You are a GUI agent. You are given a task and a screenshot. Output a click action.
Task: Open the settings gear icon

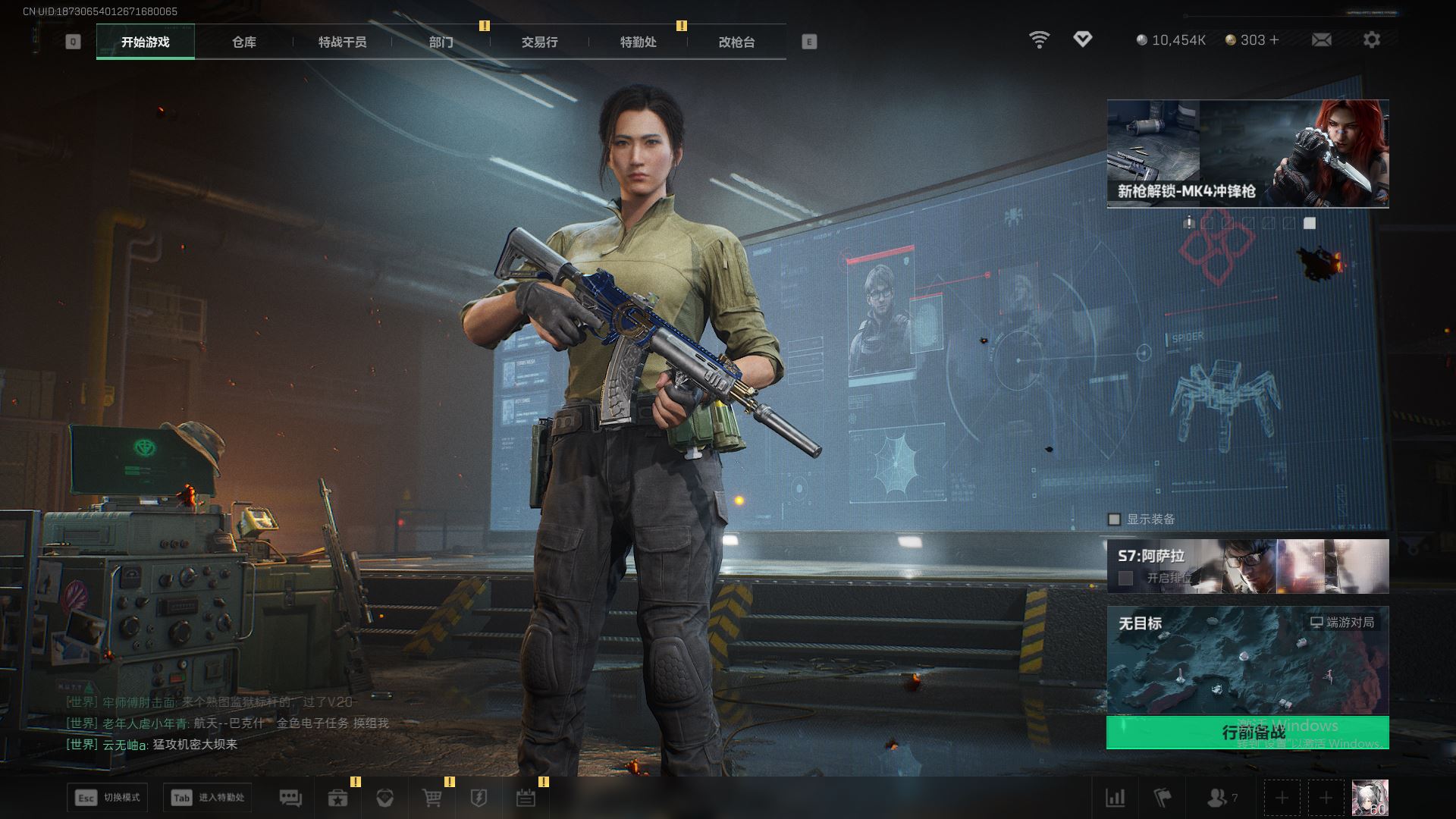(x=1372, y=39)
